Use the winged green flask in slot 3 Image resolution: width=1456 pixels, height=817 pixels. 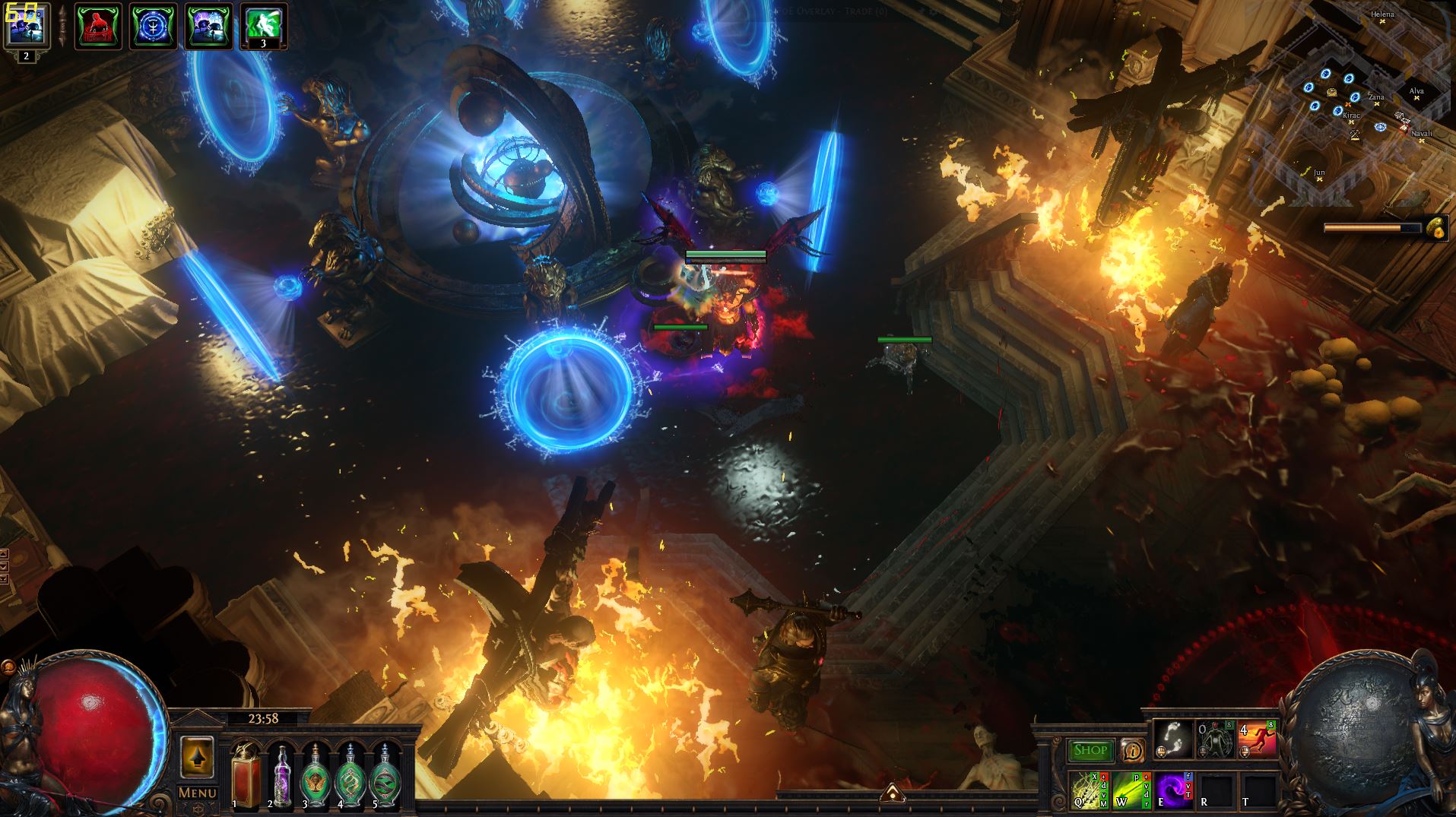click(315, 775)
